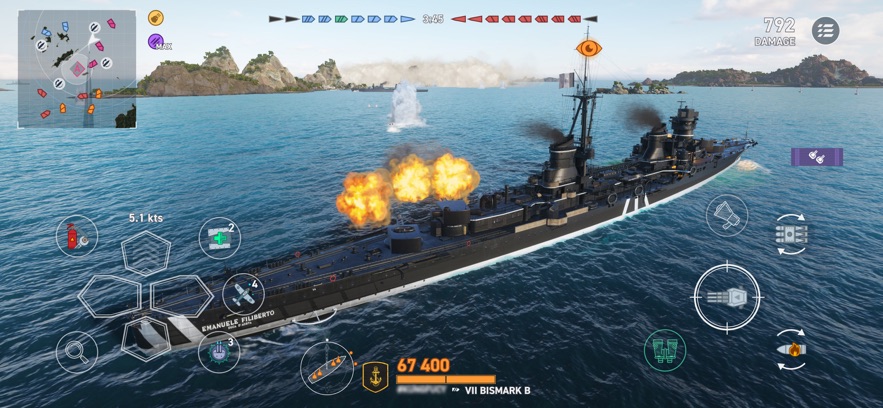883x408 pixels.
Task: Switch weapon type with the turret cycle icon
Action: pyautogui.click(x=791, y=234)
